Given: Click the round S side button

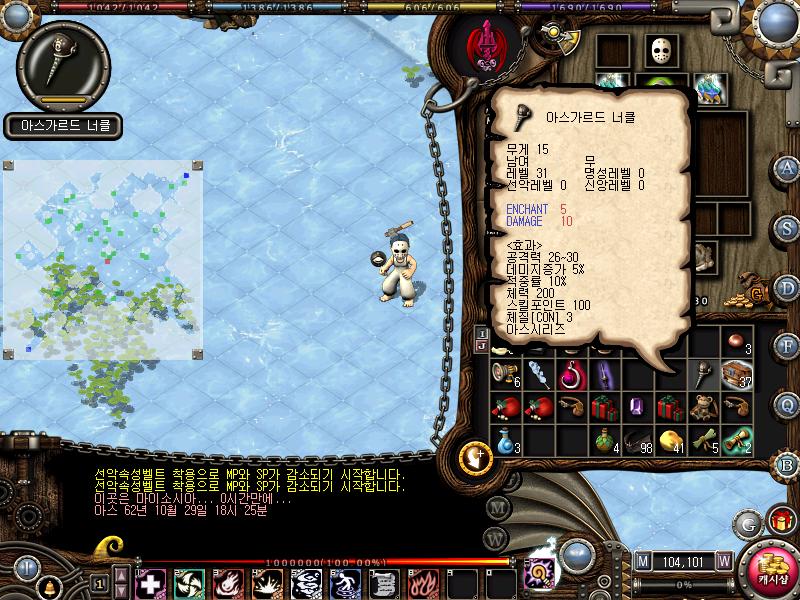Looking at the screenshot, I should (x=788, y=227).
